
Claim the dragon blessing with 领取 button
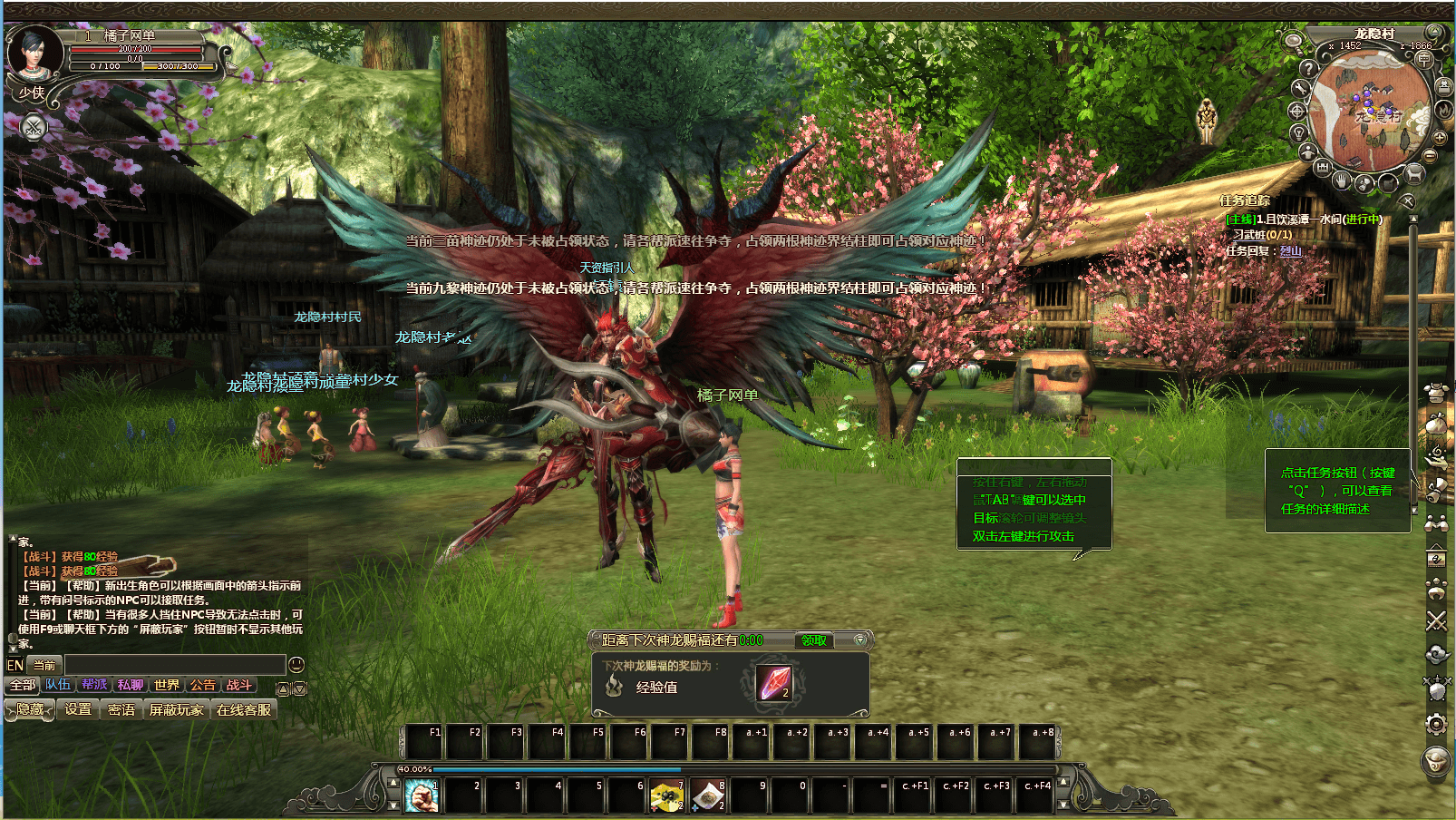(x=813, y=640)
